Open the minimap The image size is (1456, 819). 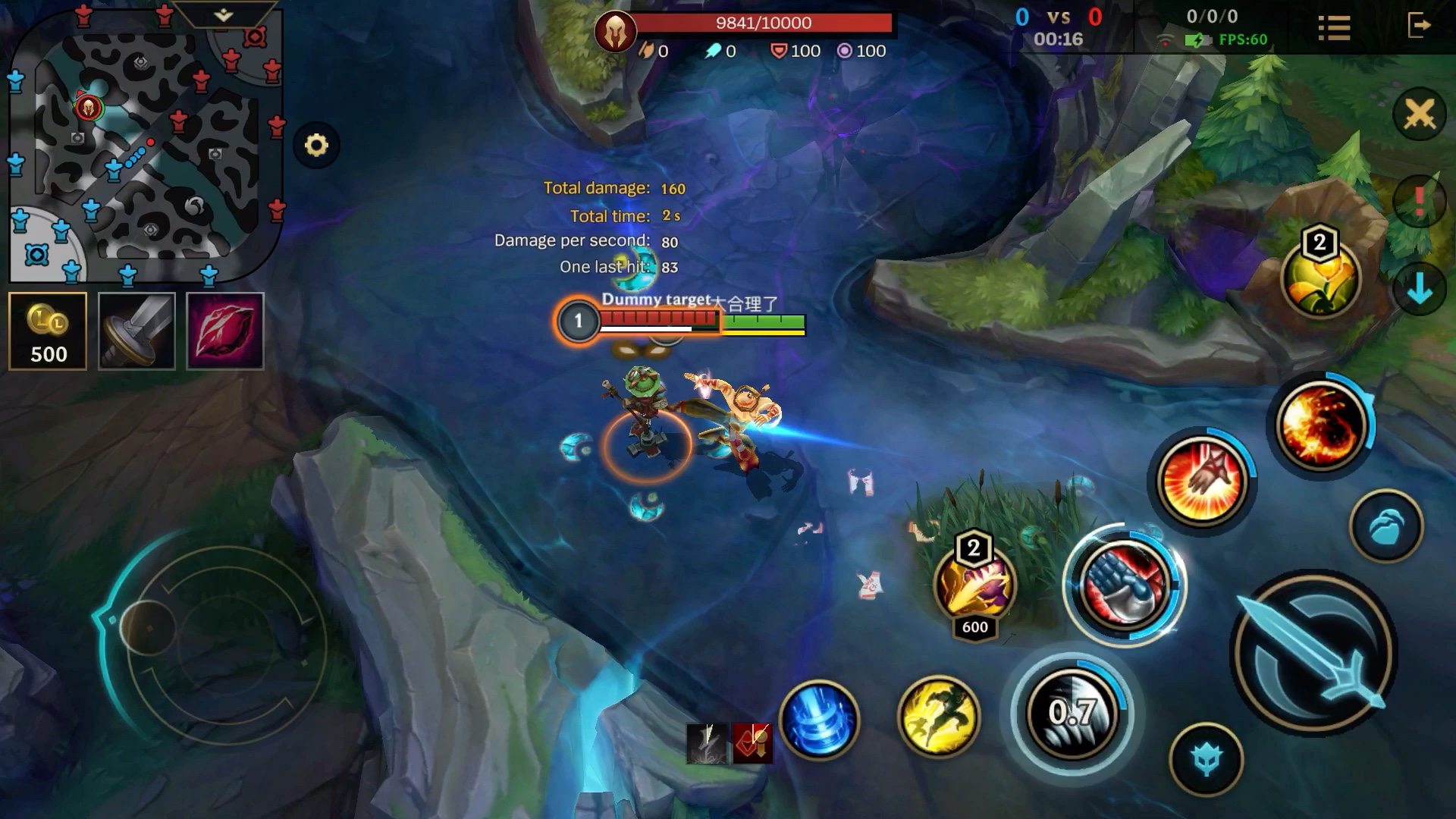pos(144,144)
